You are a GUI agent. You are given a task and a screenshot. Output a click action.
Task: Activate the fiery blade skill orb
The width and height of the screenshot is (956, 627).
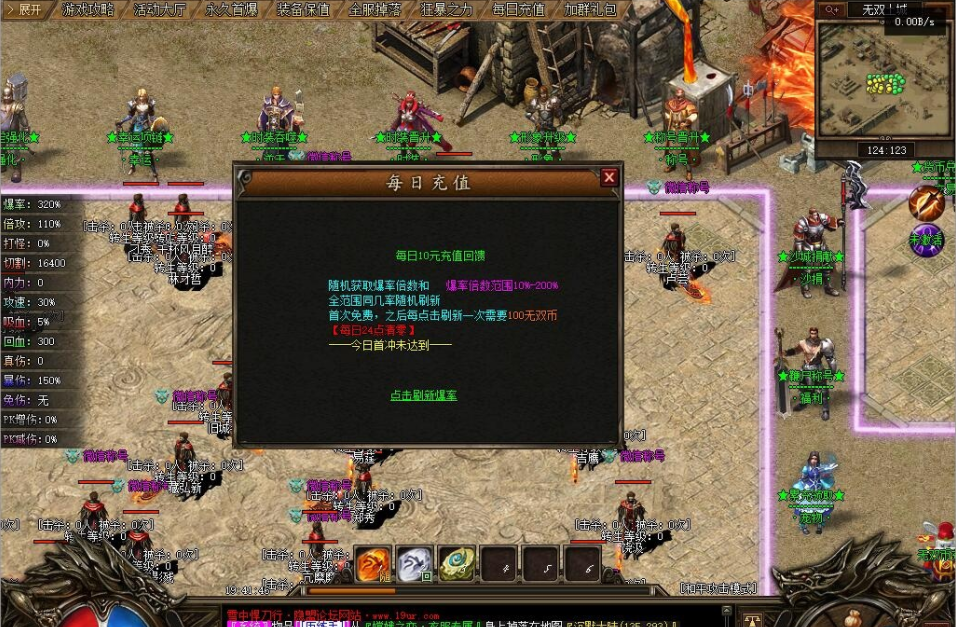(926, 204)
